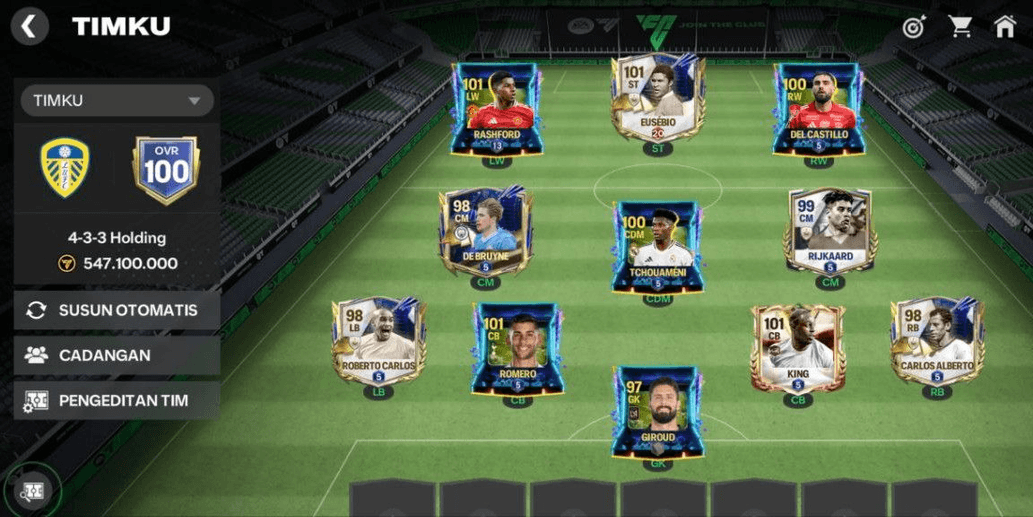Screen dimensions: 1033x517
Task: Tap the formation tactics icon
Action: tap(33, 490)
